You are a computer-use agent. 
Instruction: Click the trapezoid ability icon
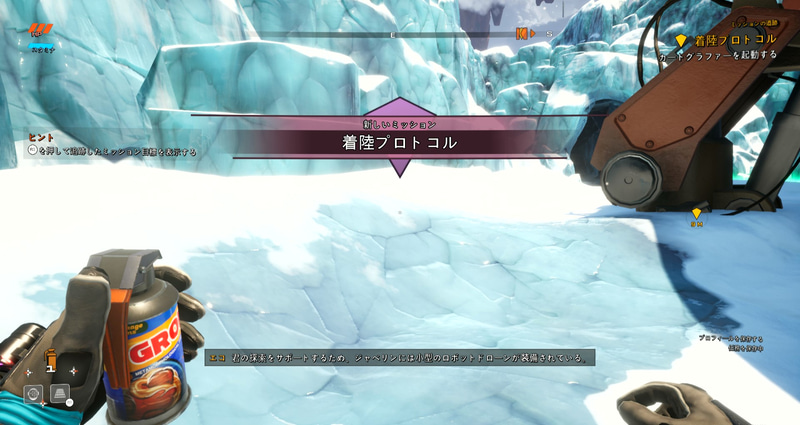tap(59, 394)
